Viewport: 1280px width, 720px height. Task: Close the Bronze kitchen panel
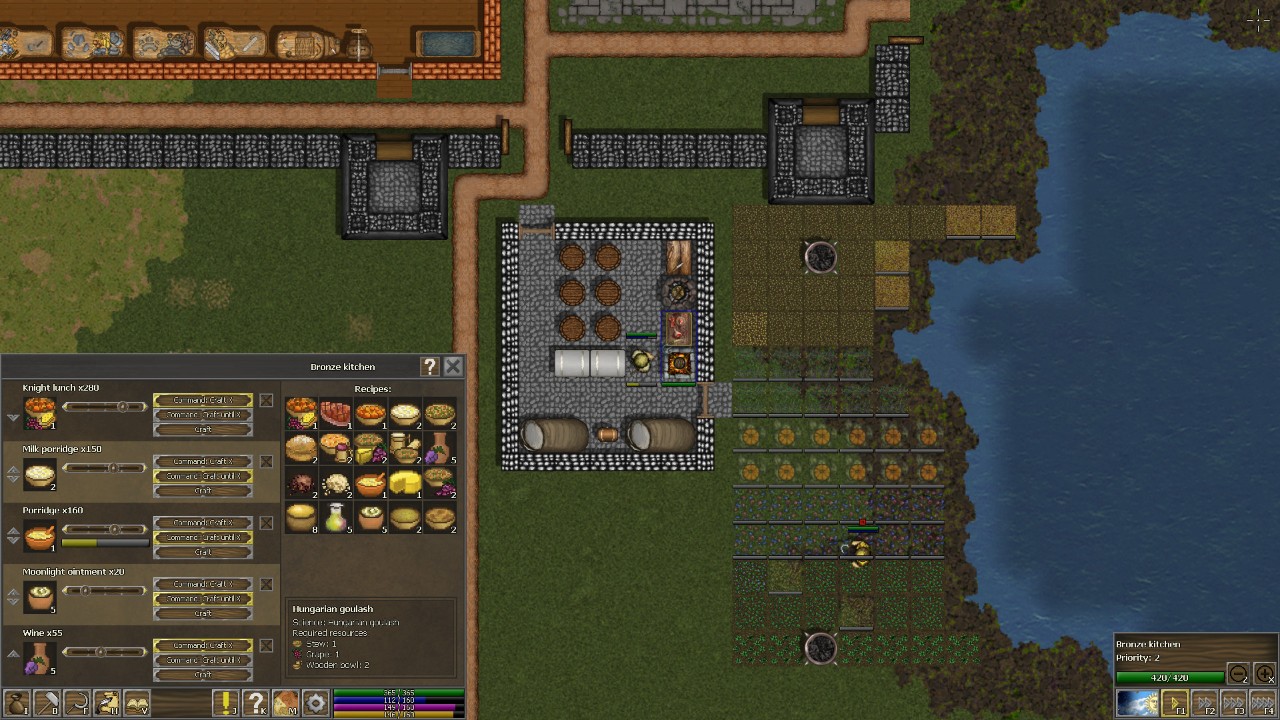click(x=453, y=367)
